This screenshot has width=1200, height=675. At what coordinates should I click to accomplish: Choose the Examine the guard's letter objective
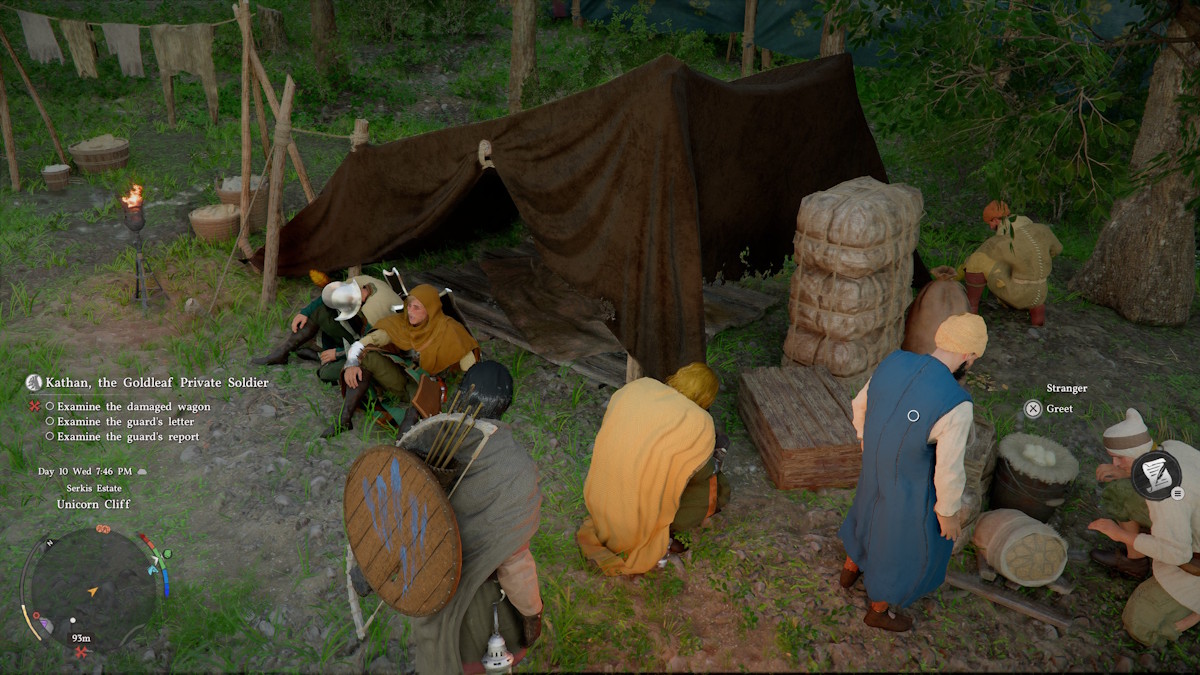[x=125, y=422]
